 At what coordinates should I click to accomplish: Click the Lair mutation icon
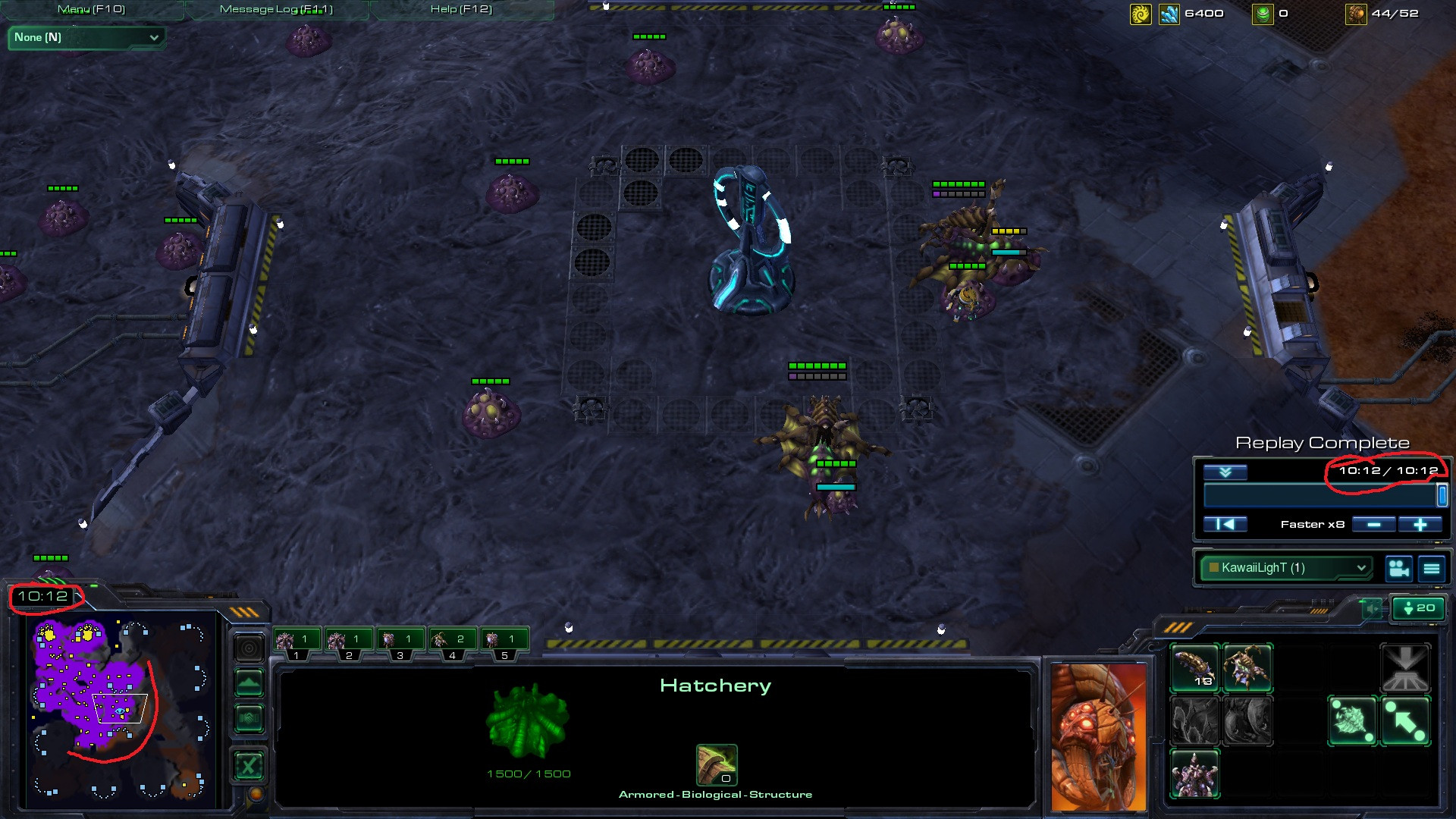click(x=1195, y=774)
